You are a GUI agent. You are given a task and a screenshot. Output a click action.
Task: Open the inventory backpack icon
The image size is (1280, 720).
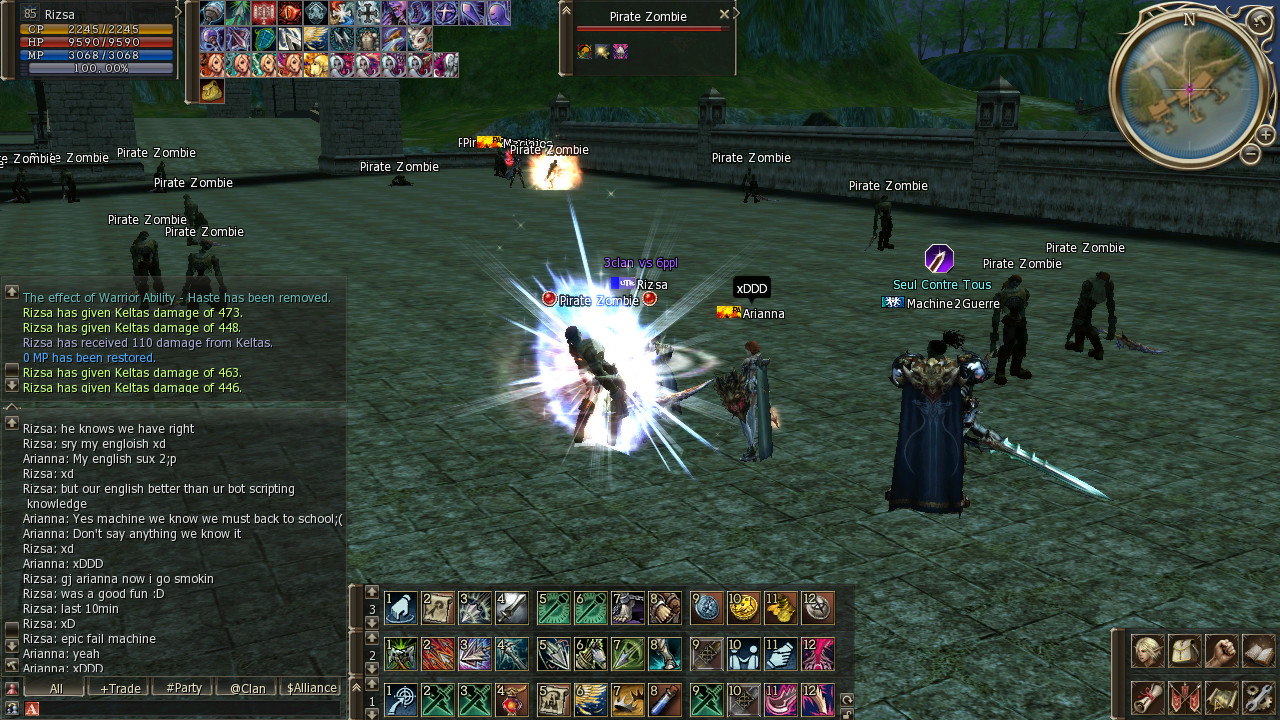pos(1184,651)
